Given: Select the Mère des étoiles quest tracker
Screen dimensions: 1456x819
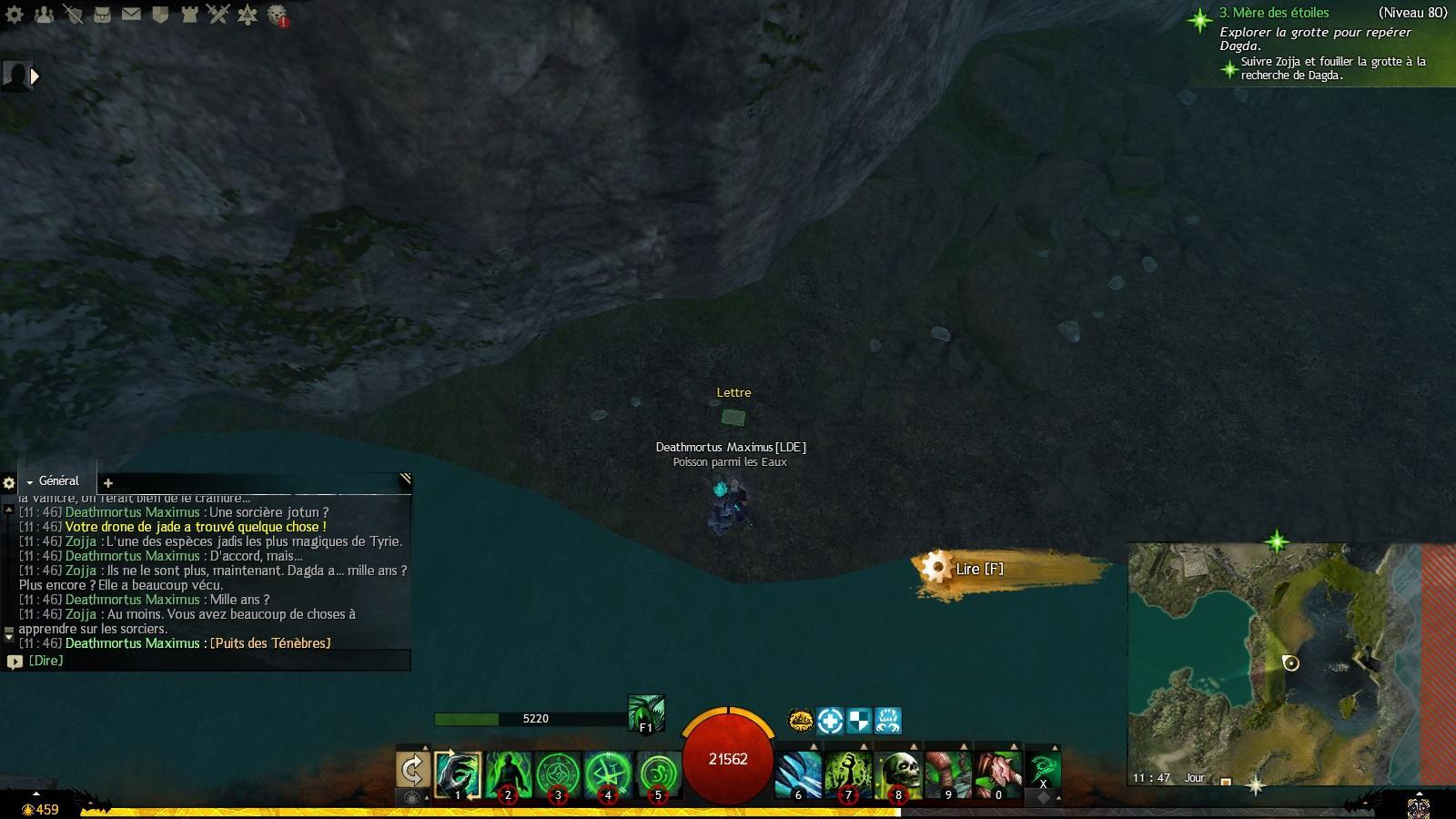Looking at the screenshot, I should coord(1274,13).
